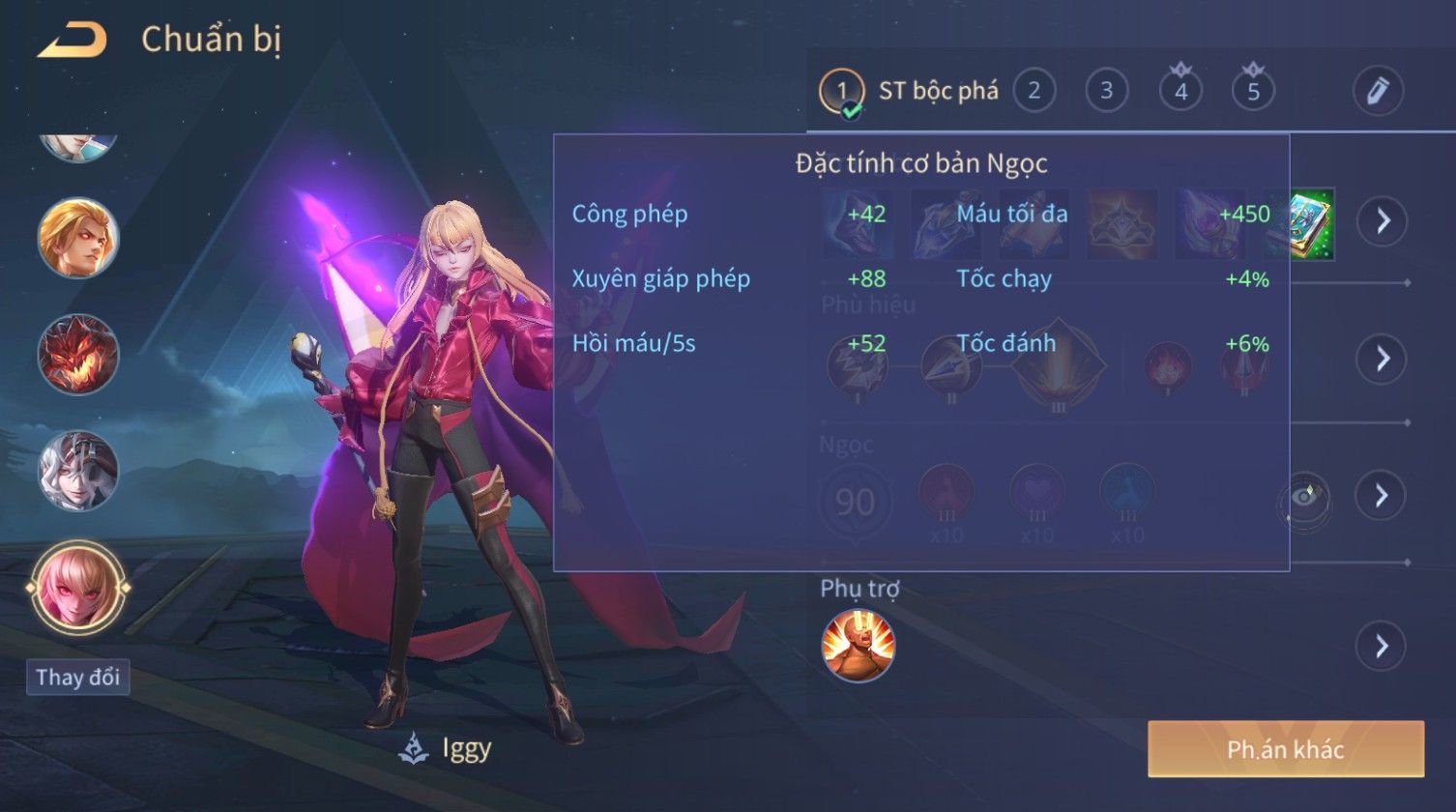Select the Phụ trợ support spell icon

click(858, 646)
